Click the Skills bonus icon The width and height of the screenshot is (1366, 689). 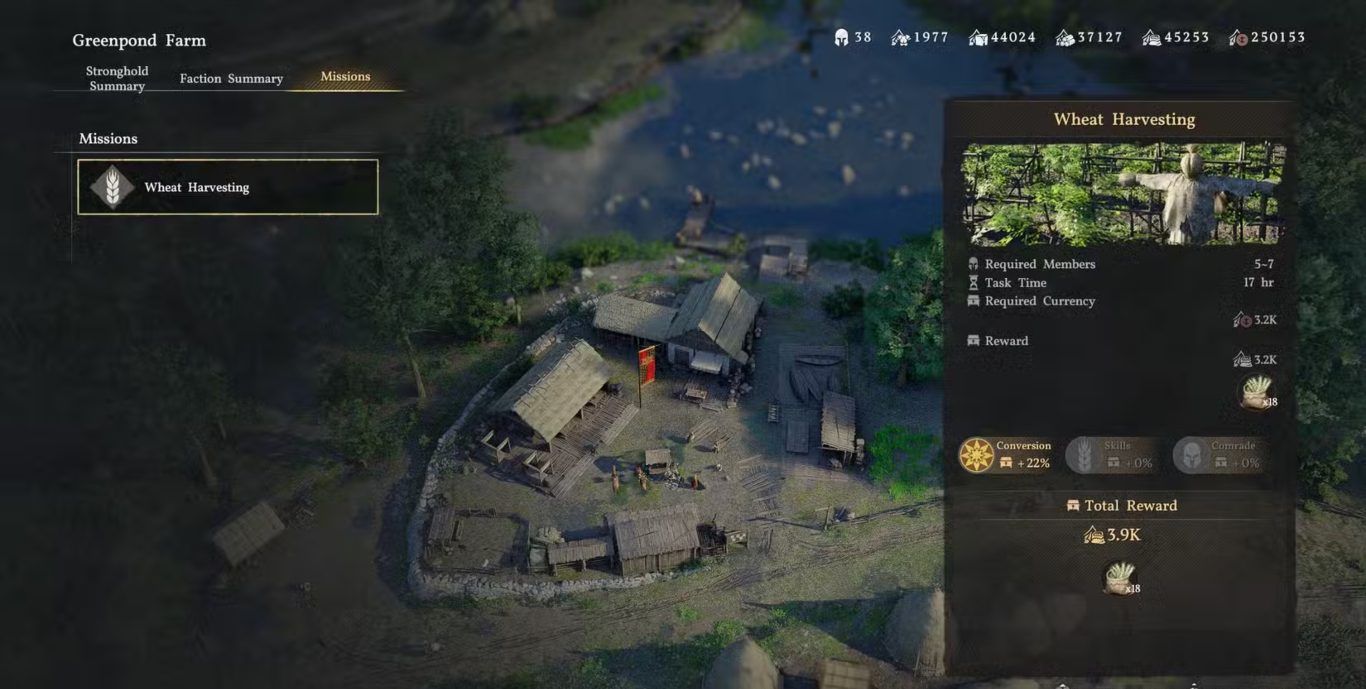click(x=1081, y=455)
